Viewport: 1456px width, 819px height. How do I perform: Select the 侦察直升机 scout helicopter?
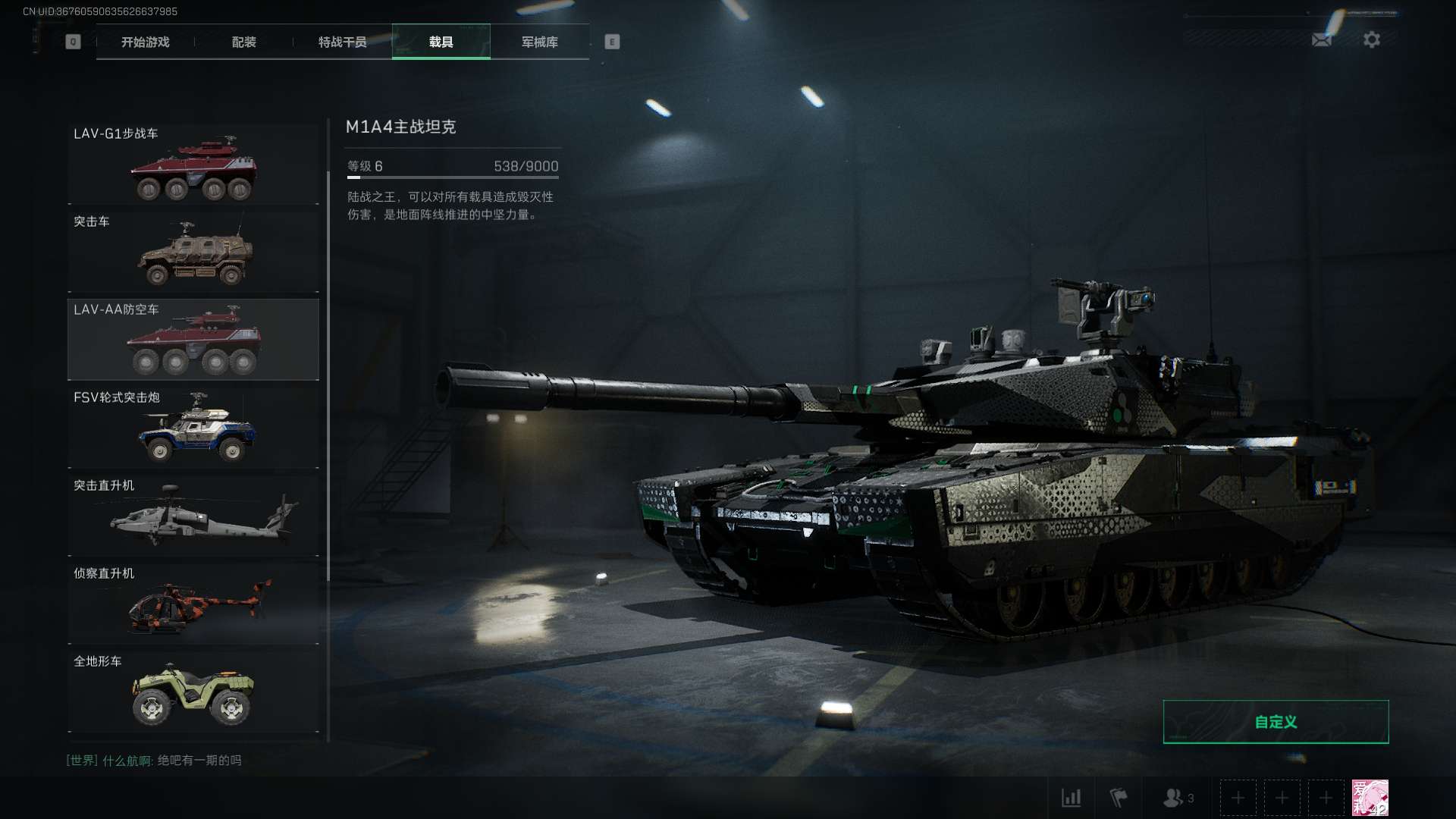(x=193, y=604)
